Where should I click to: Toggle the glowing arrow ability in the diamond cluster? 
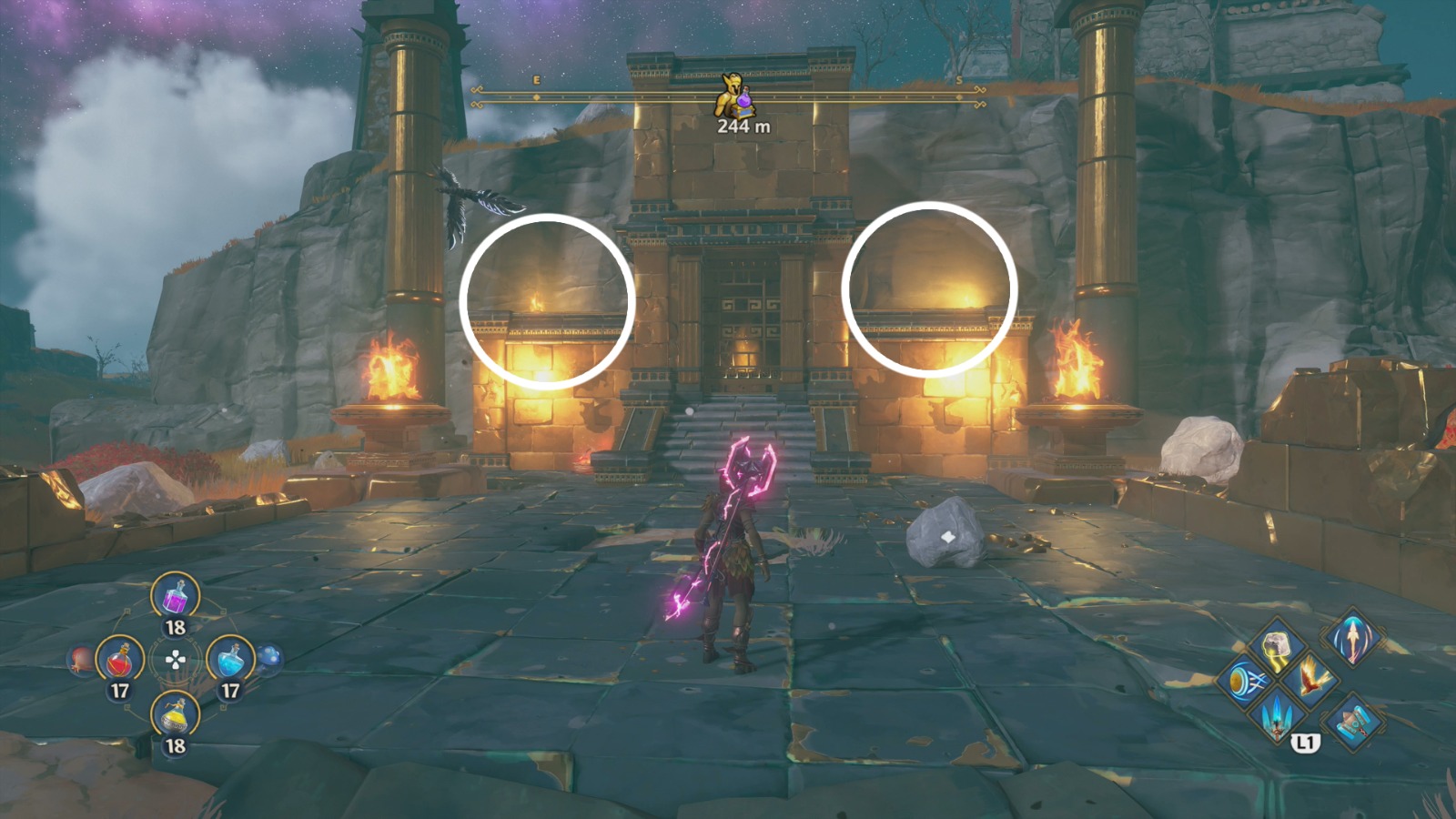pyautogui.click(x=1351, y=639)
